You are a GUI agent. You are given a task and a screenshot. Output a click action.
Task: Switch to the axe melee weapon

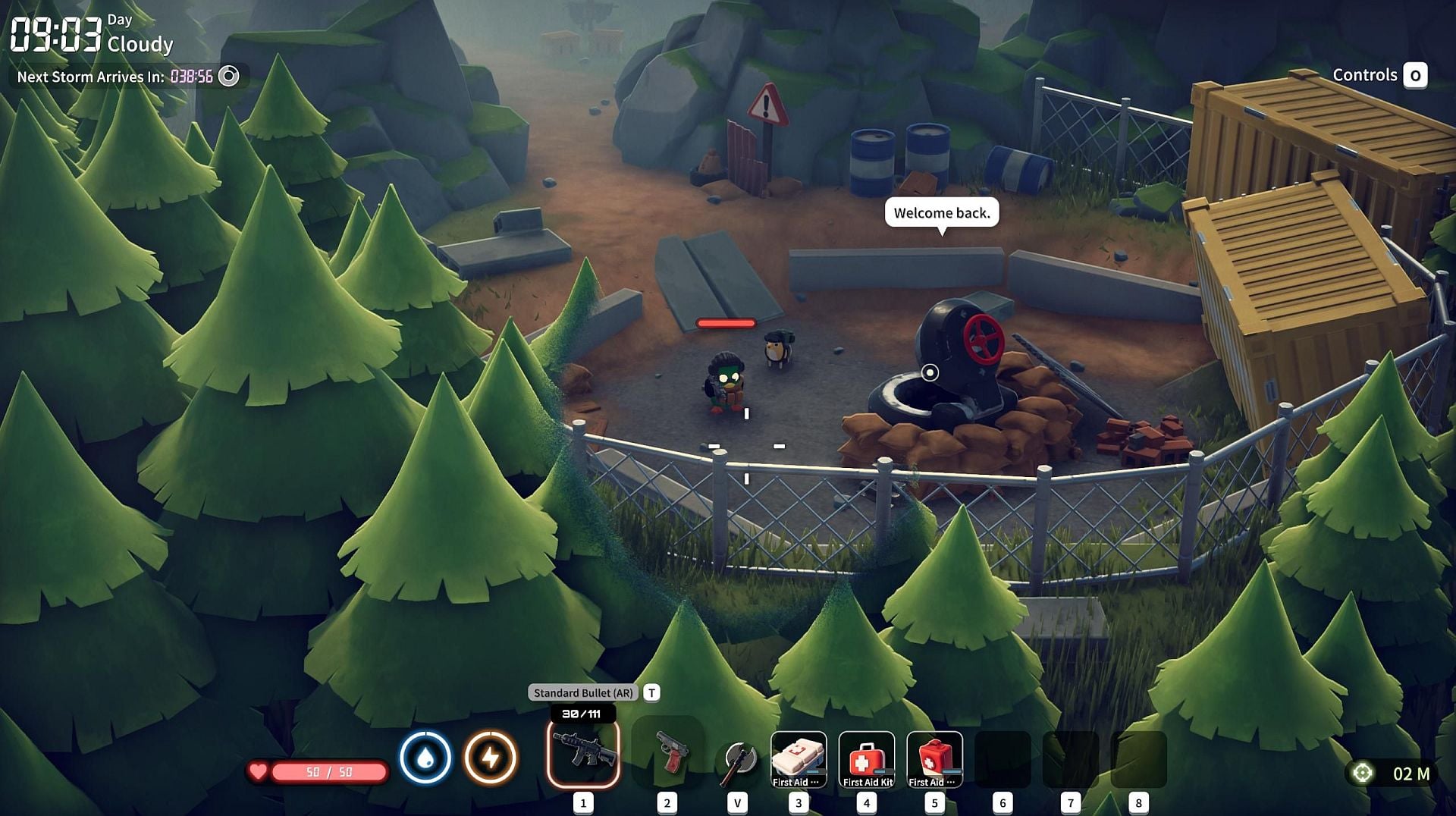click(x=737, y=758)
